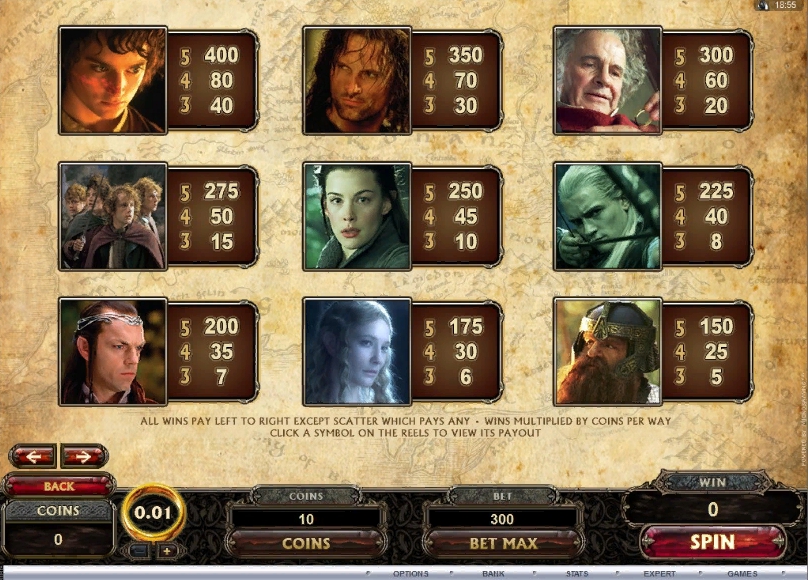Switch to EXPERT mode

coord(659,574)
